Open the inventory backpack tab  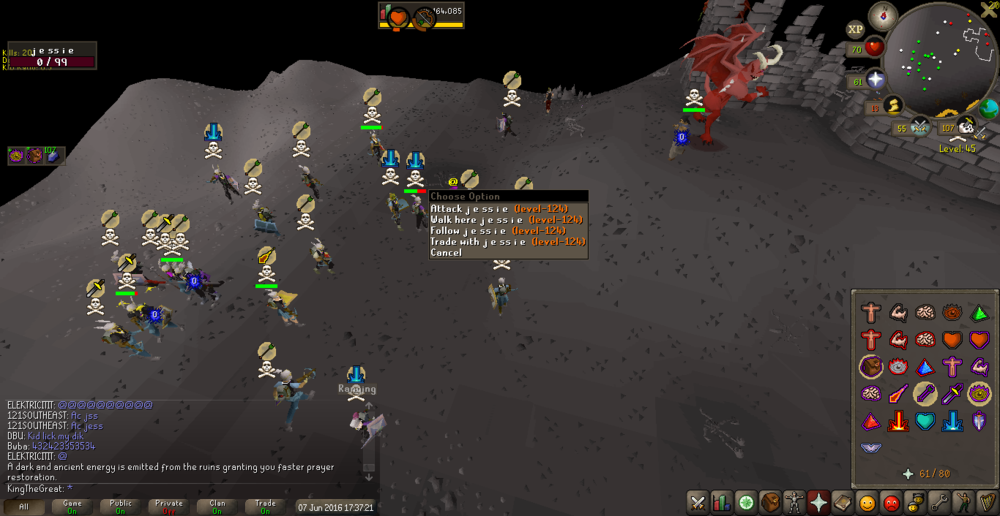click(770, 501)
